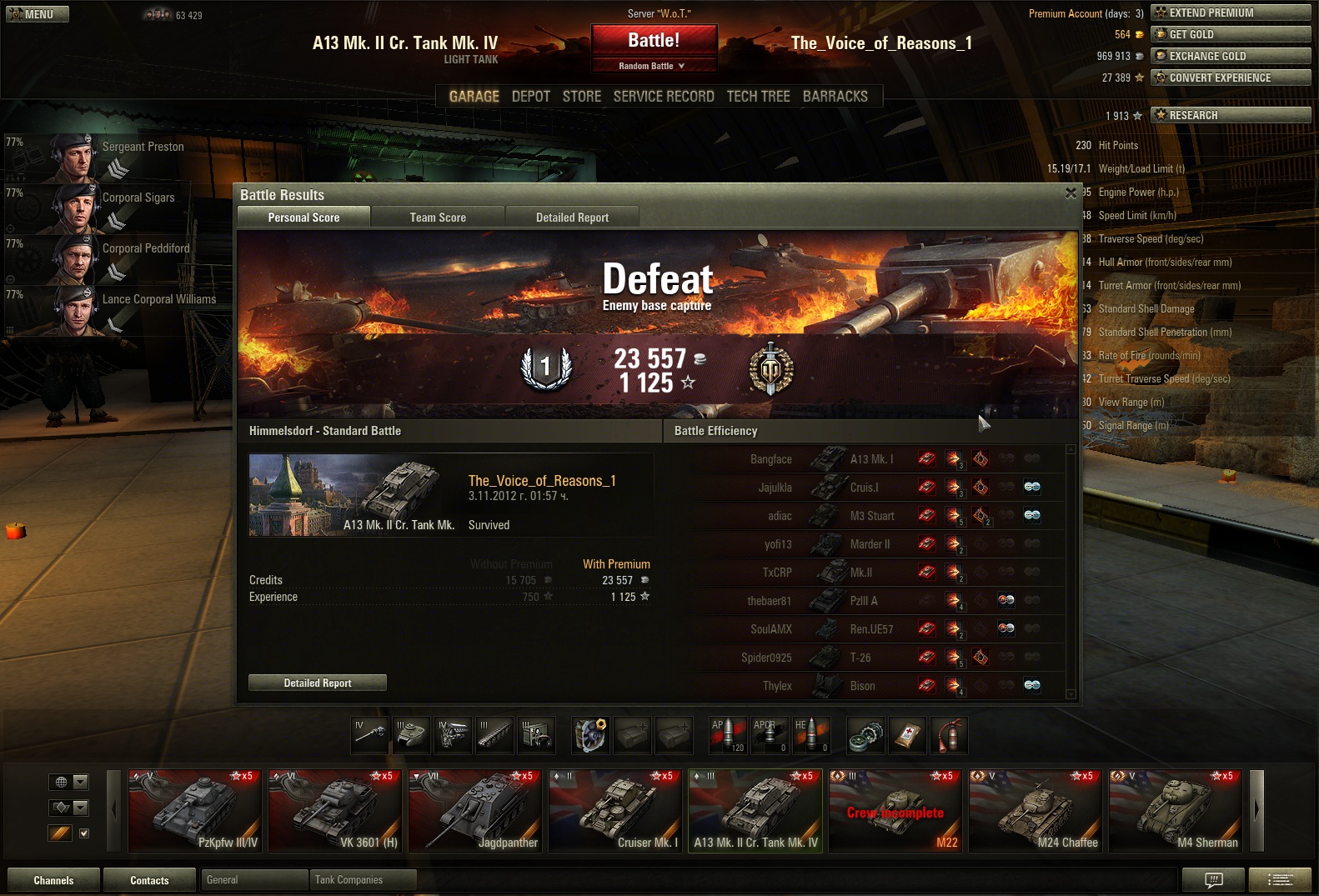The height and width of the screenshot is (896, 1319).
Task: Click the Detailed Report button below credits
Action: point(318,683)
